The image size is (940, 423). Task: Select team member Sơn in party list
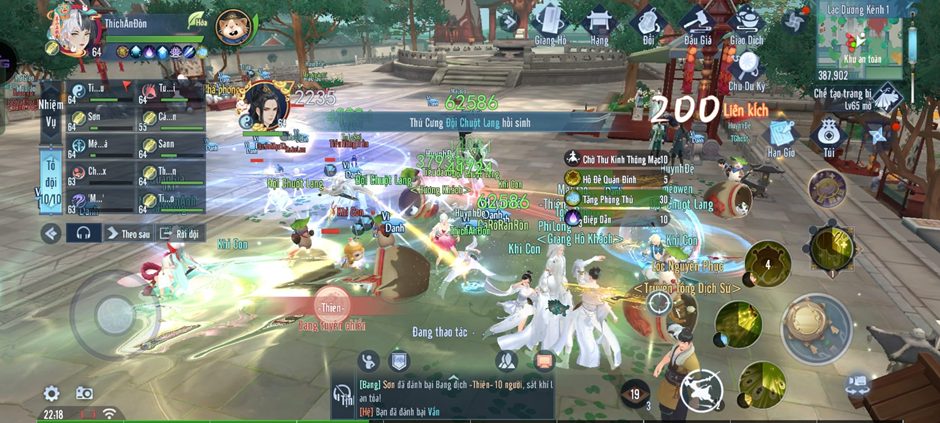click(x=100, y=117)
